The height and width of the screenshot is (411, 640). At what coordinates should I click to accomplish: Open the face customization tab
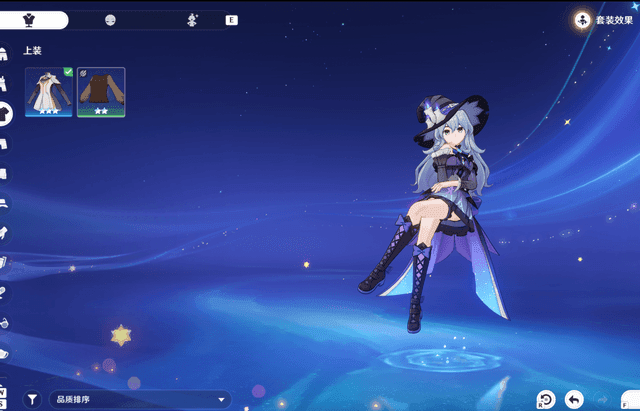pyautogui.click(x=110, y=20)
